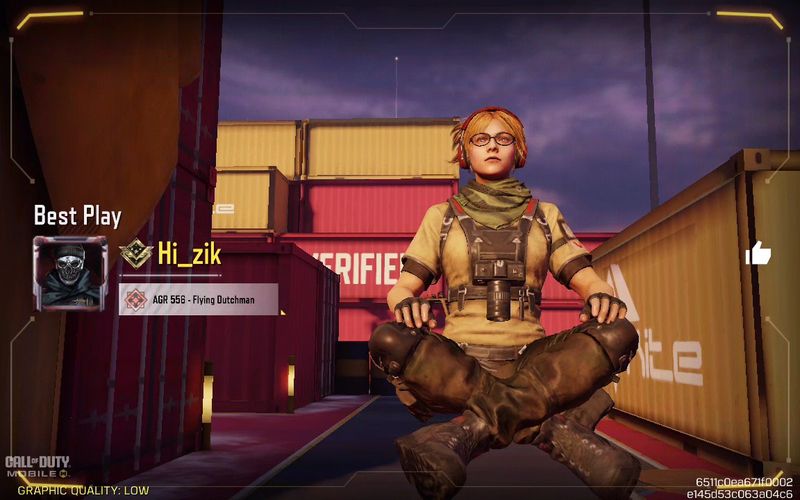Select the AGR 556 - Flying Dutchman weapon banner

click(x=198, y=299)
